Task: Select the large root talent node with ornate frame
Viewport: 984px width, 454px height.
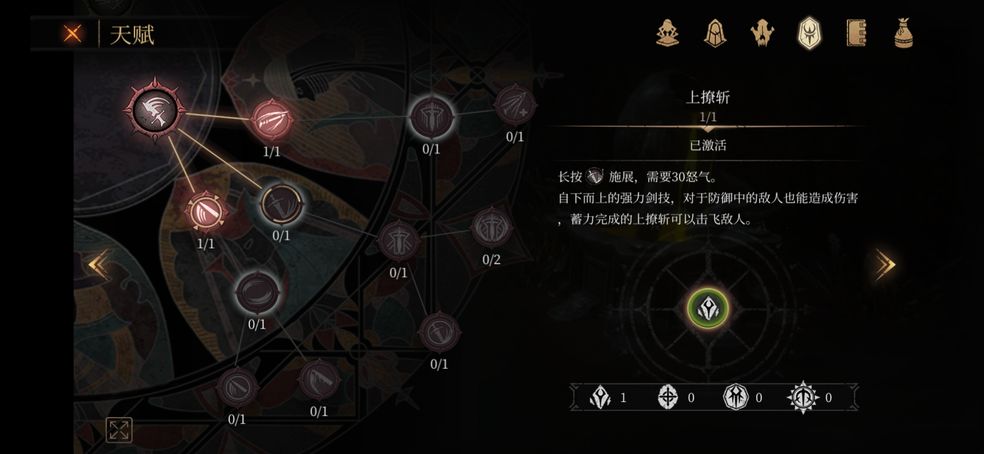Action: coord(155,108)
